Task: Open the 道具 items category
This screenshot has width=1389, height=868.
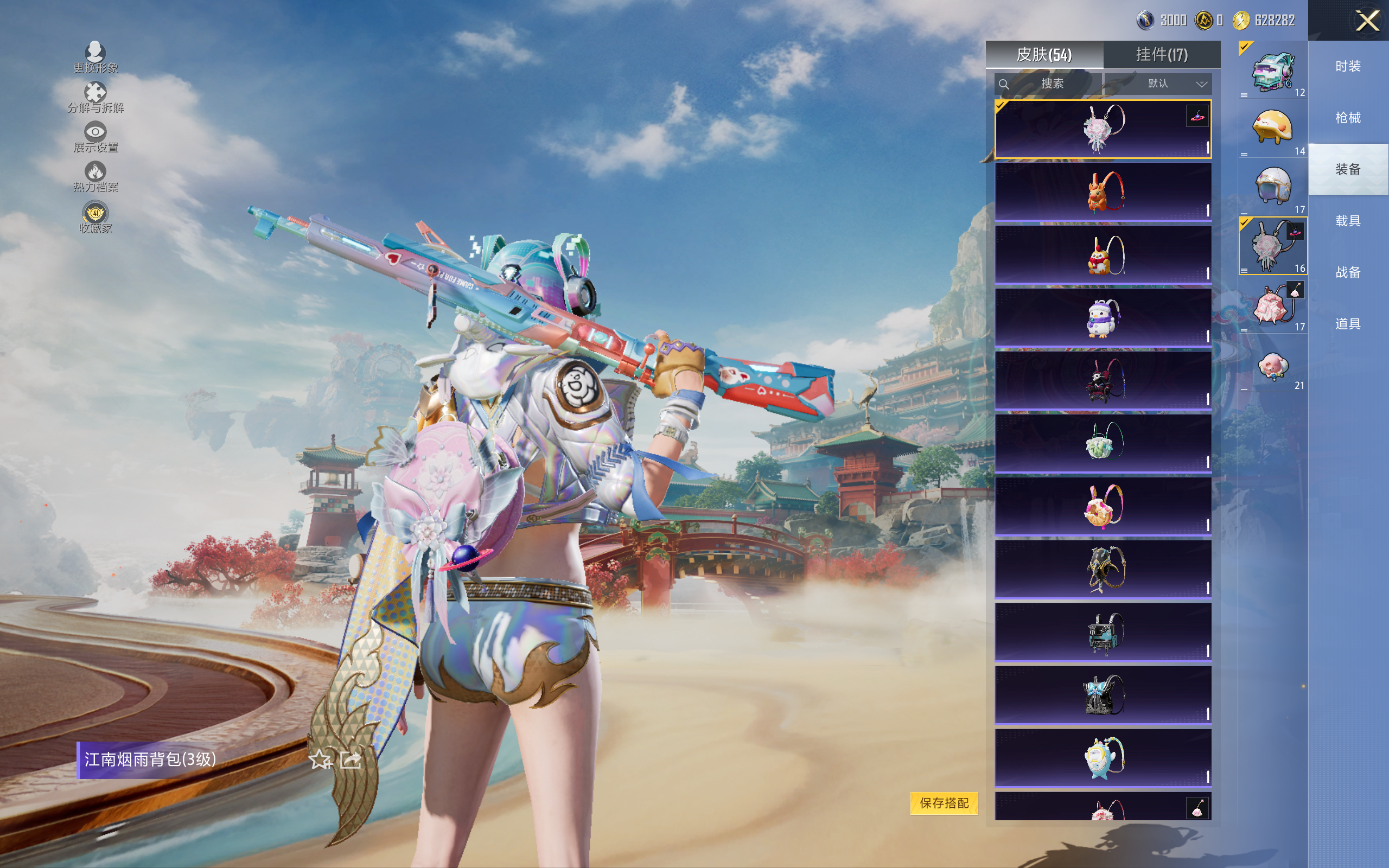Action: (x=1348, y=324)
